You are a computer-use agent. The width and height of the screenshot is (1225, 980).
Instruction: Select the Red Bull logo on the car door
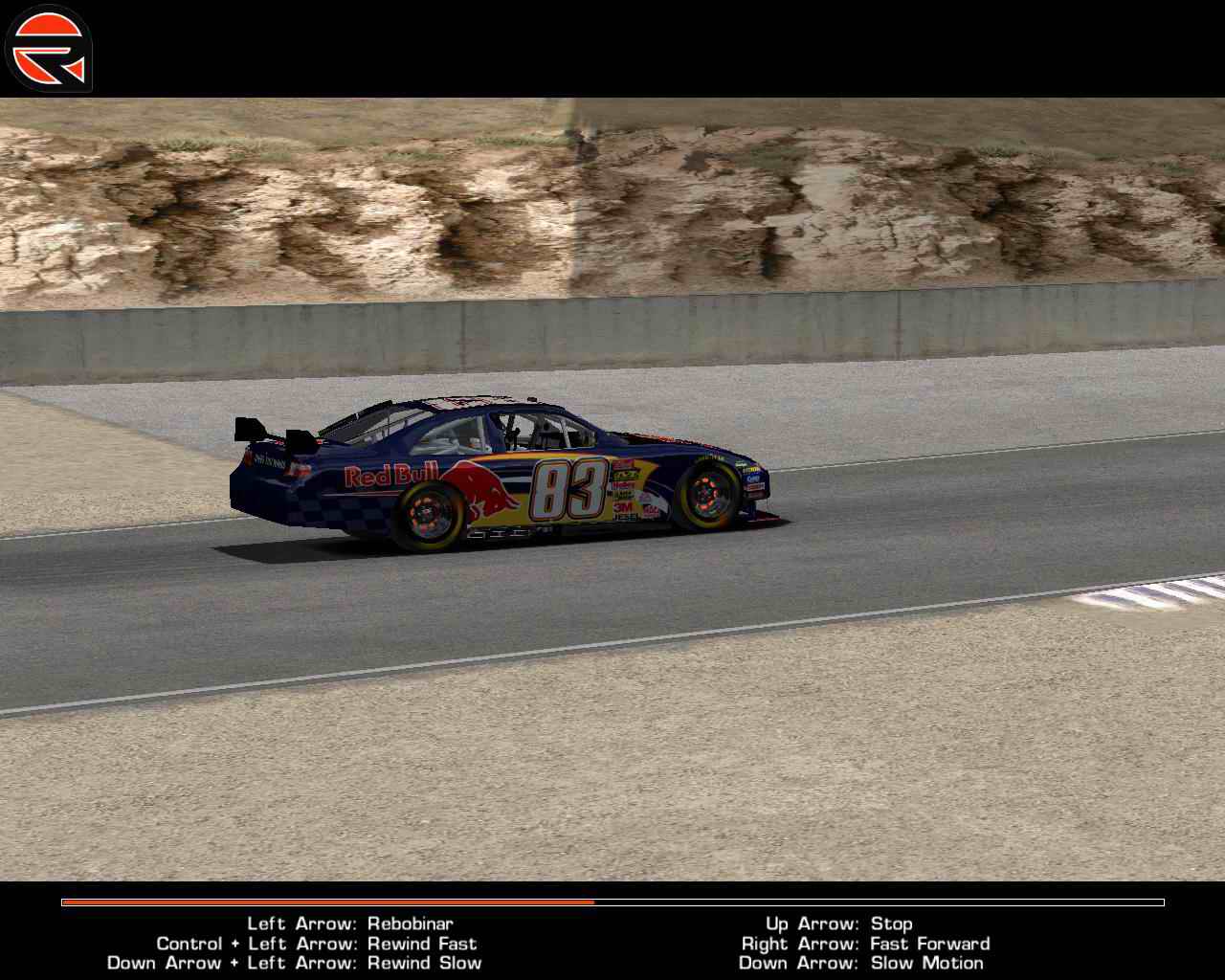(392, 474)
